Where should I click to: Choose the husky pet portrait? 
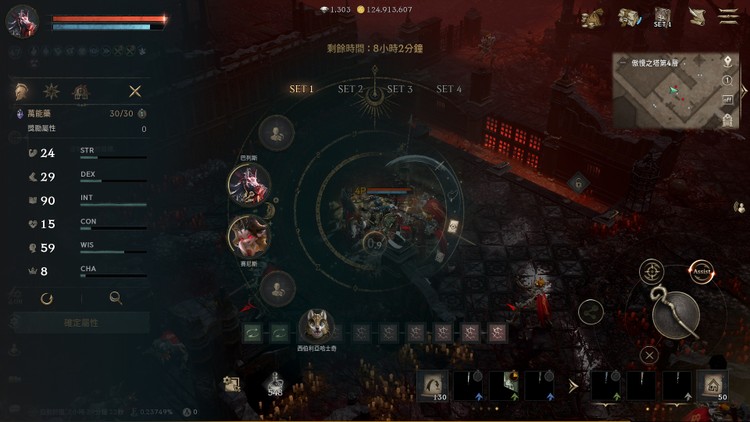[317, 326]
